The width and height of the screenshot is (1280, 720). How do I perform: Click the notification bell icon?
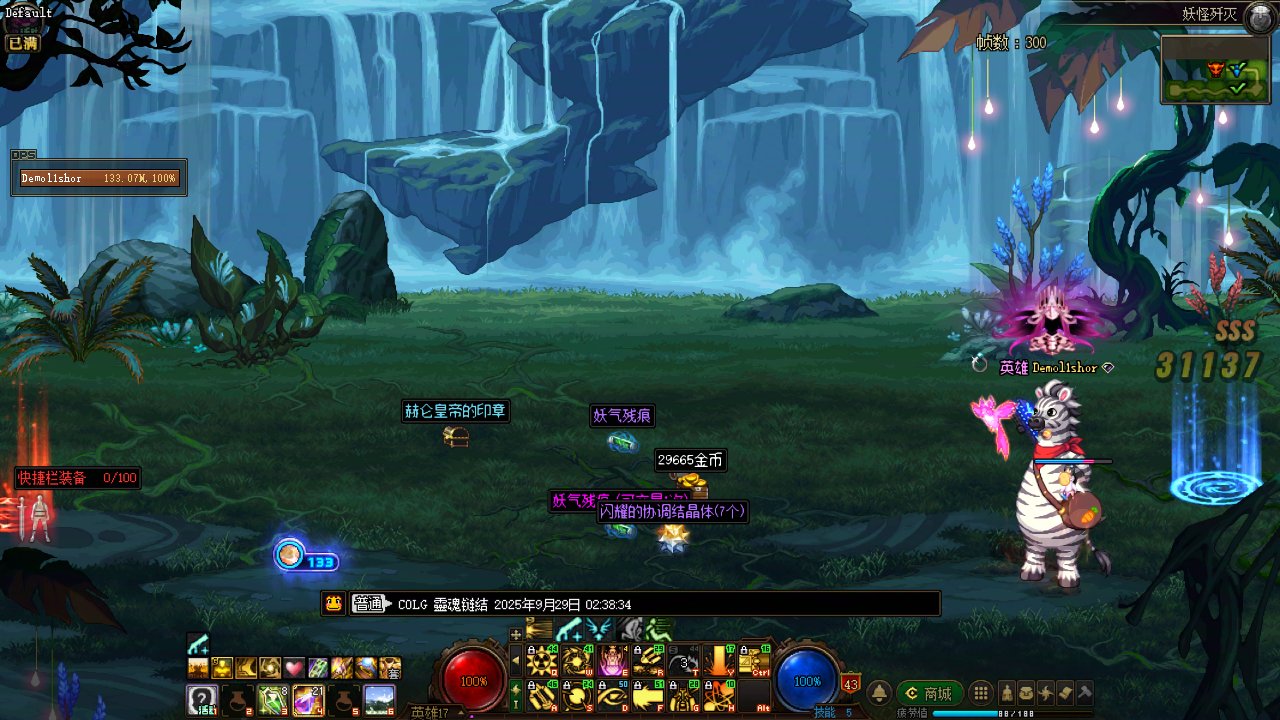point(879,693)
